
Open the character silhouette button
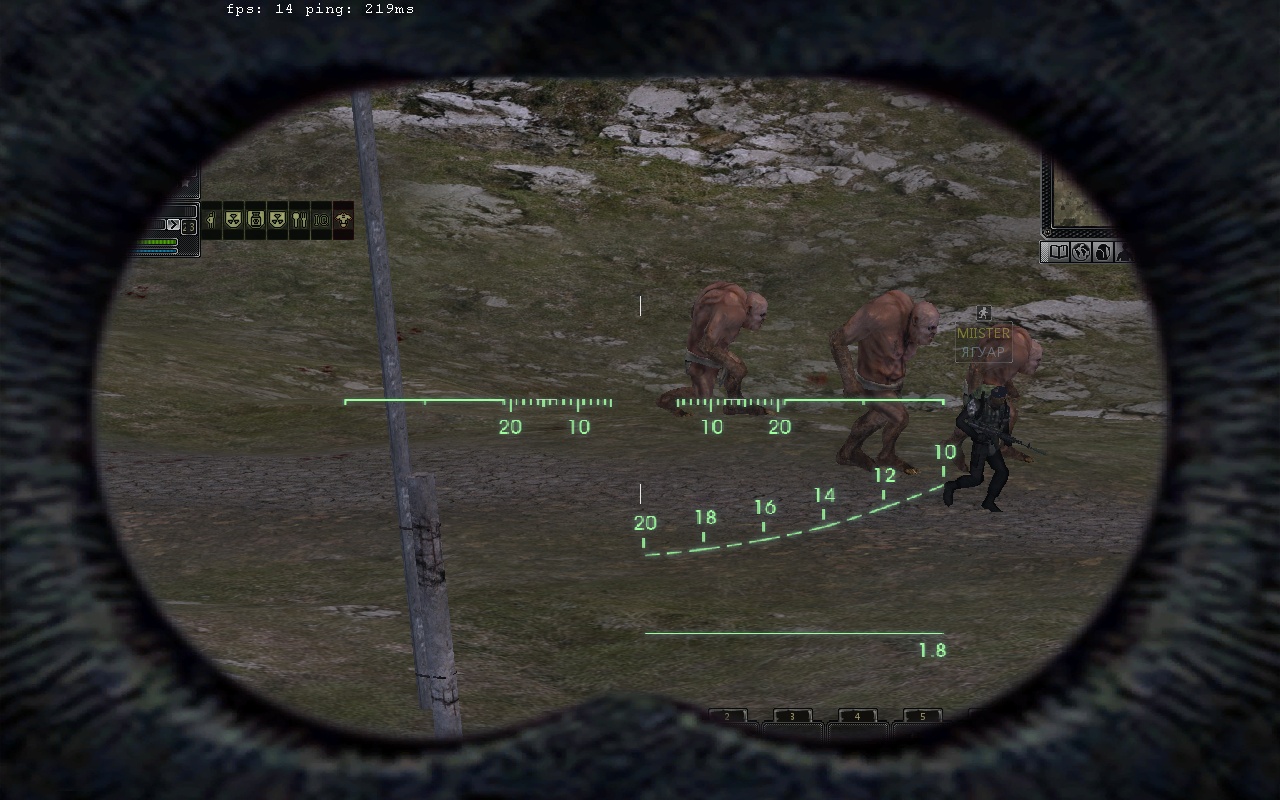pyautogui.click(x=1122, y=252)
